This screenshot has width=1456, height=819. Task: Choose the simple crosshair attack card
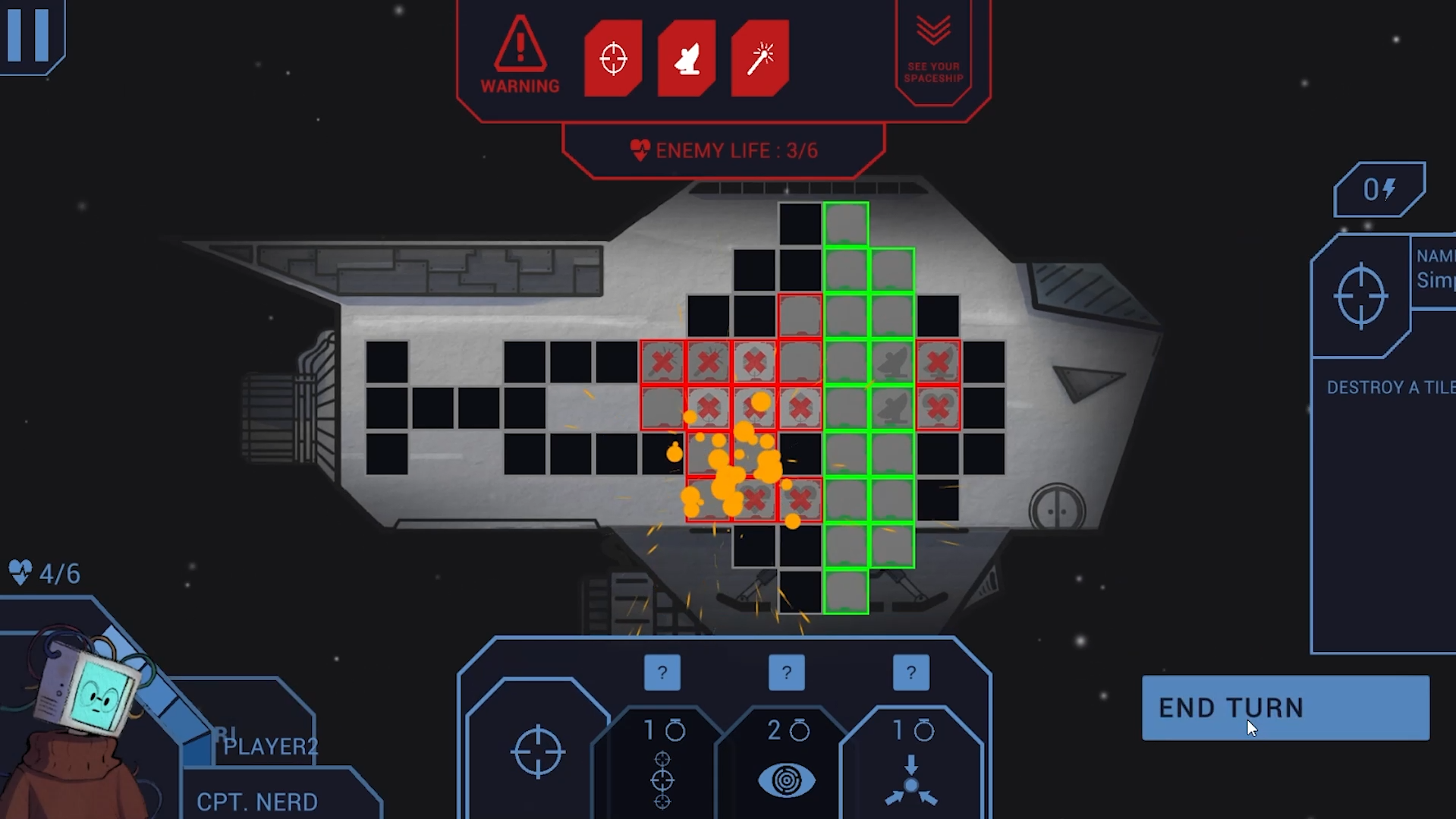coord(538,751)
